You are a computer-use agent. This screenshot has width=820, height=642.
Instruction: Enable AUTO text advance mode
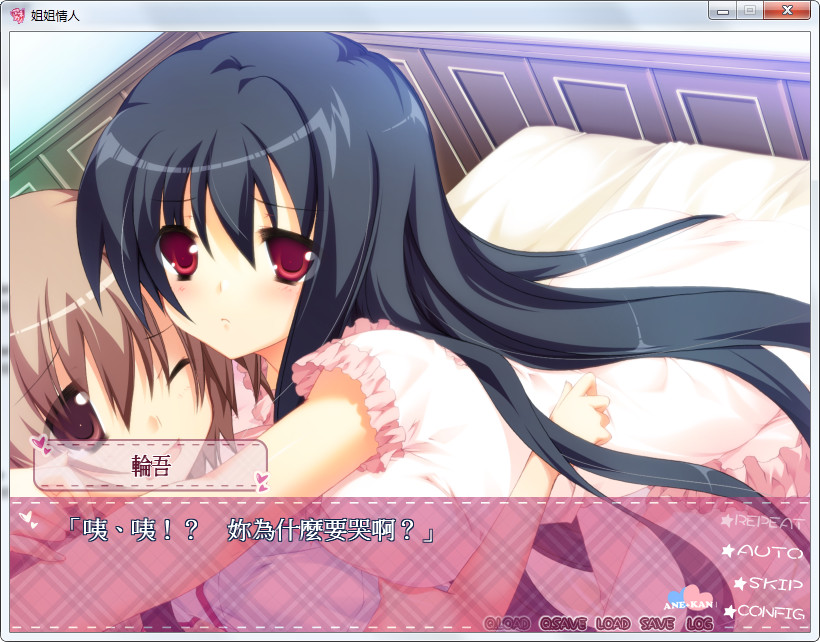coord(769,551)
